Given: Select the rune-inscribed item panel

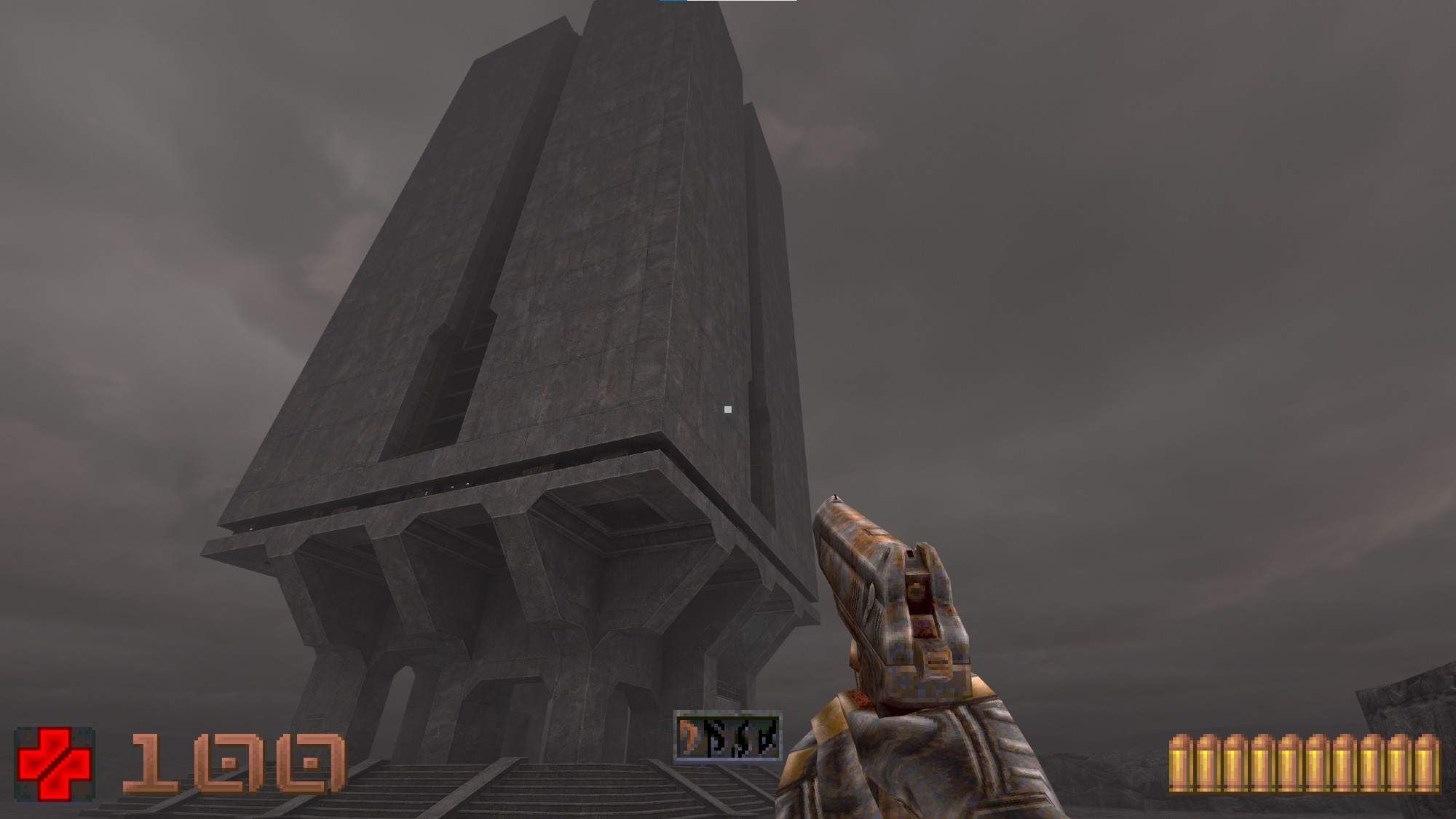Looking at the screenshot, I should point(727,737).
